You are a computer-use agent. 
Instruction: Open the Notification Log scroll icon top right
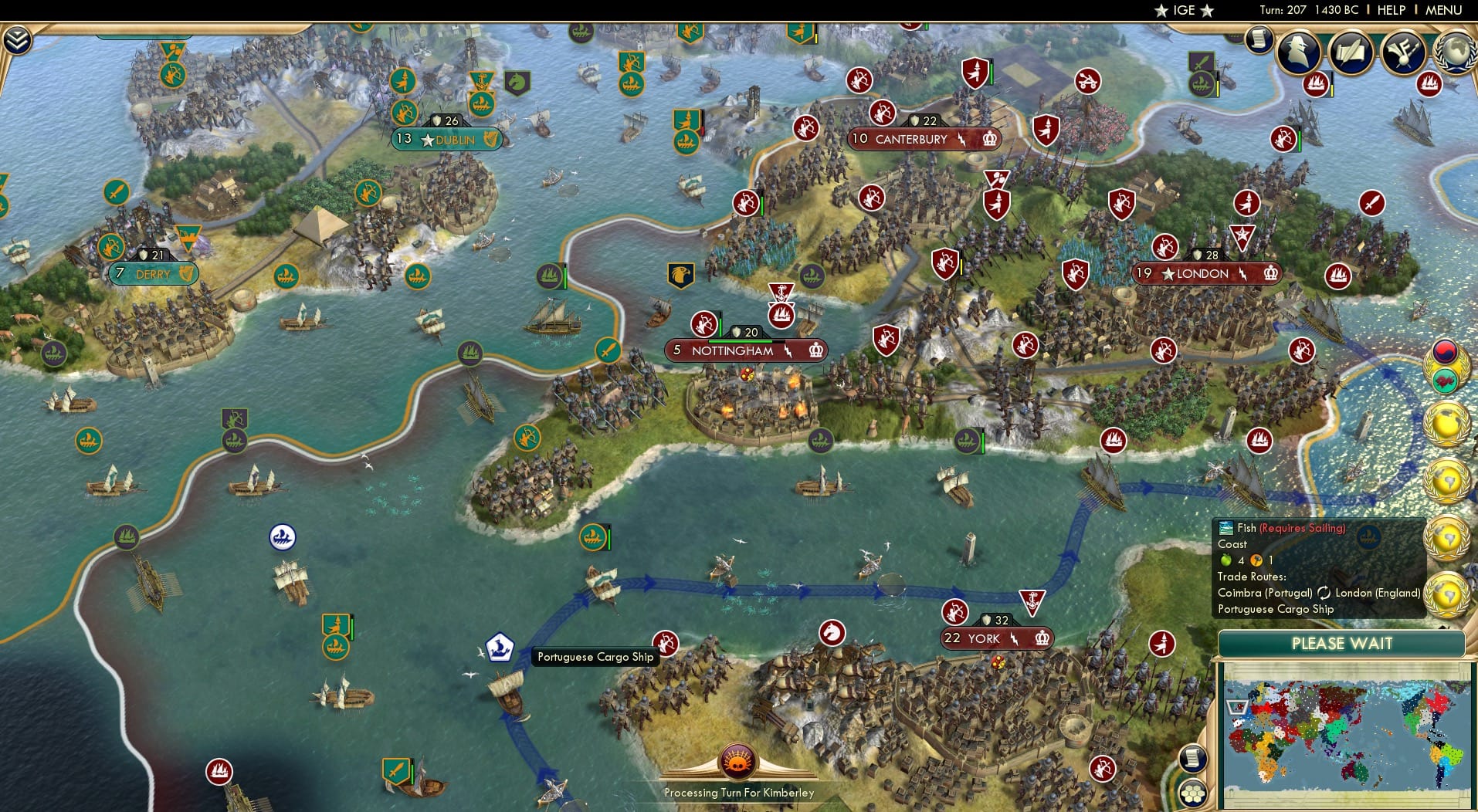[1260, 39]
